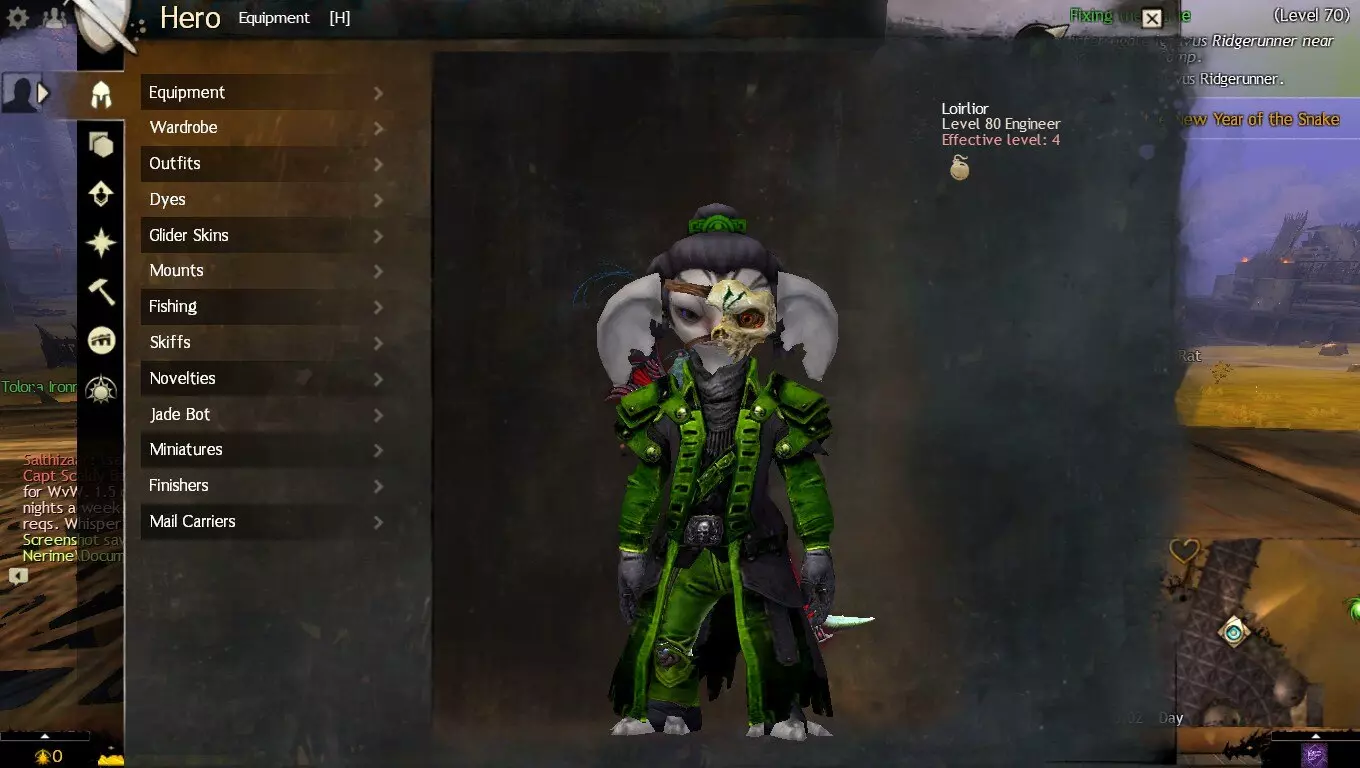Close the Hero panel with the X
Screen dimensions: 1360x768
(x=1152, y=18)
